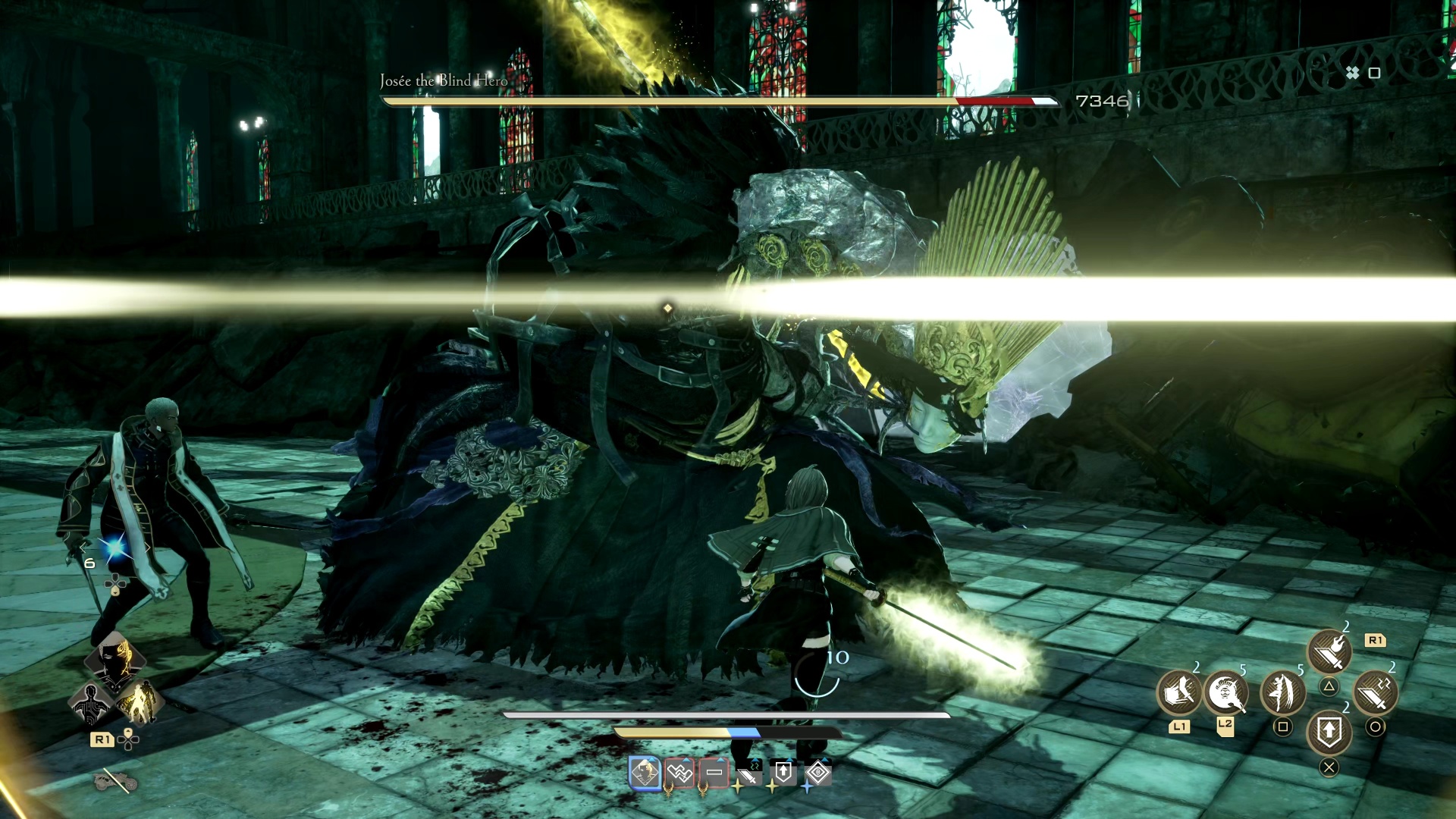Select the glowing duo companion icon in party display
1456x819 pixels.
click(x=140, y=703)
